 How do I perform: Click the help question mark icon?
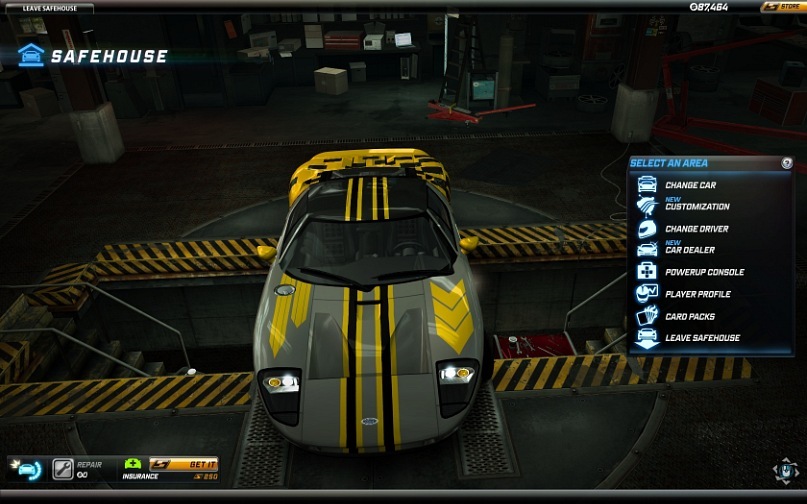(787, 163)
